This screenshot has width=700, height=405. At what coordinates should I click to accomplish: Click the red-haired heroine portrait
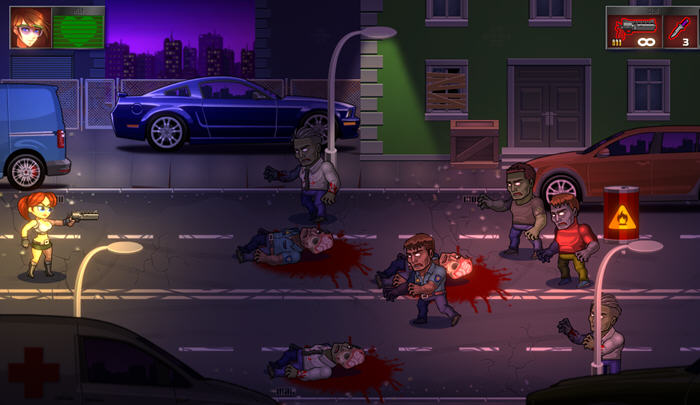(x=29, y=28)
